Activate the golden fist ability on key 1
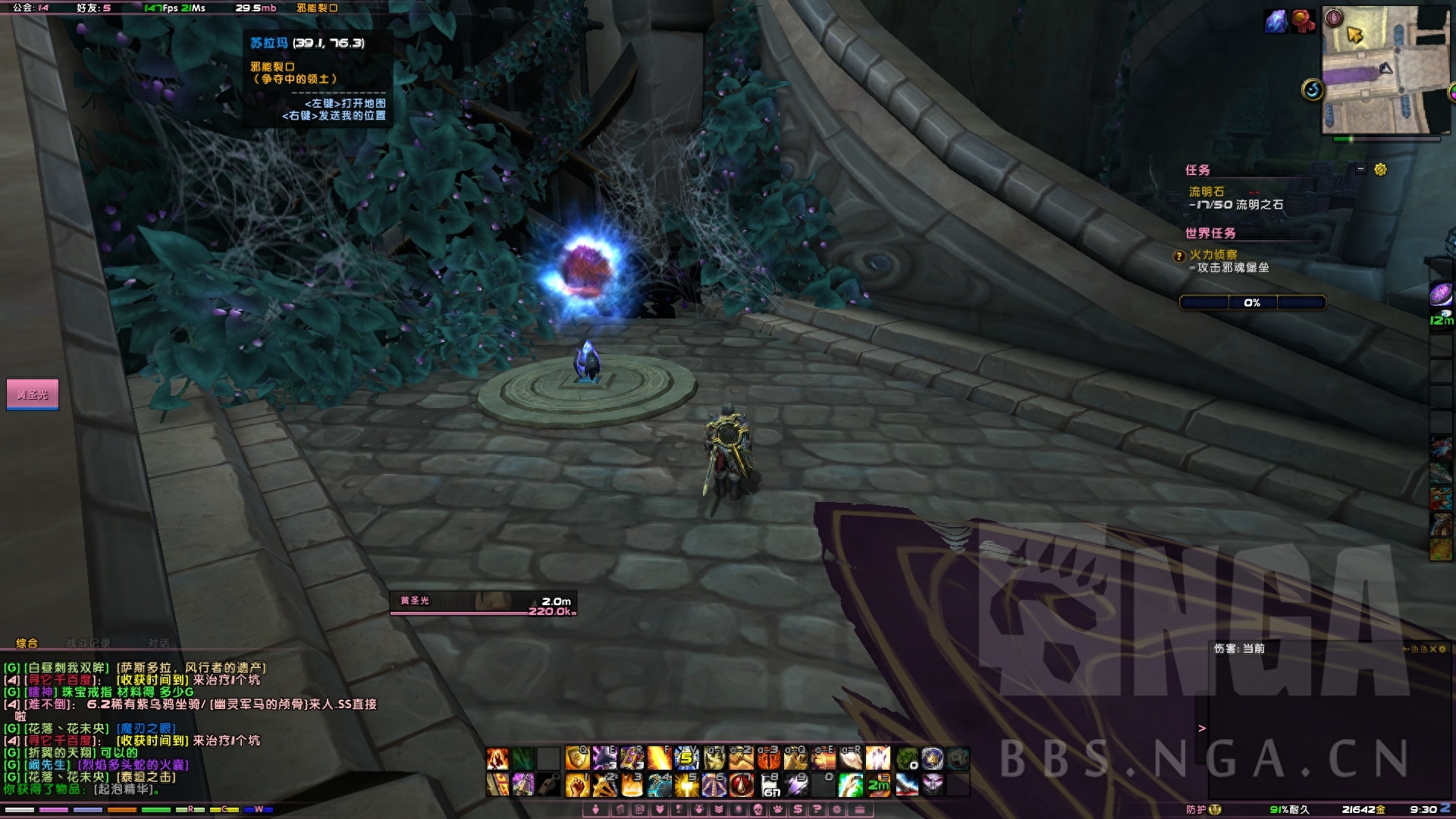The width and height of the screenshot is (1456, 819). click(x=577, y=785)
